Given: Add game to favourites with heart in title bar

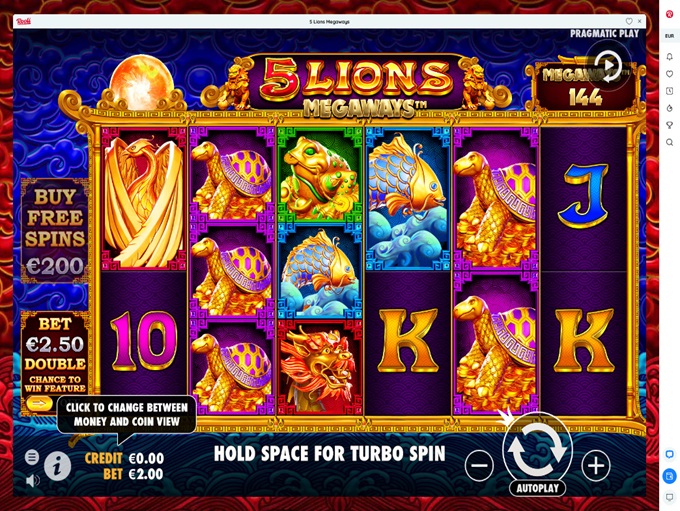Looking at the screenshot, I should click(x=629, y=21).
